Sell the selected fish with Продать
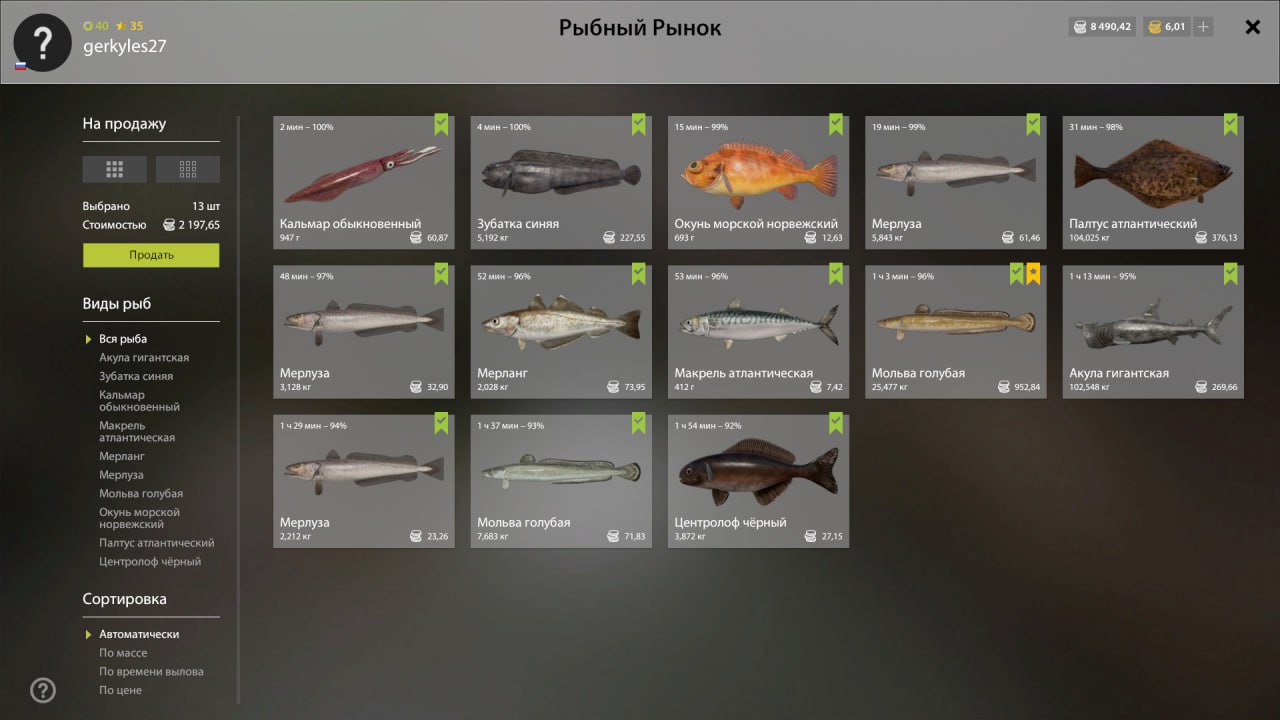The height and width of the screenshot is (720, 1280). (151, 255)
